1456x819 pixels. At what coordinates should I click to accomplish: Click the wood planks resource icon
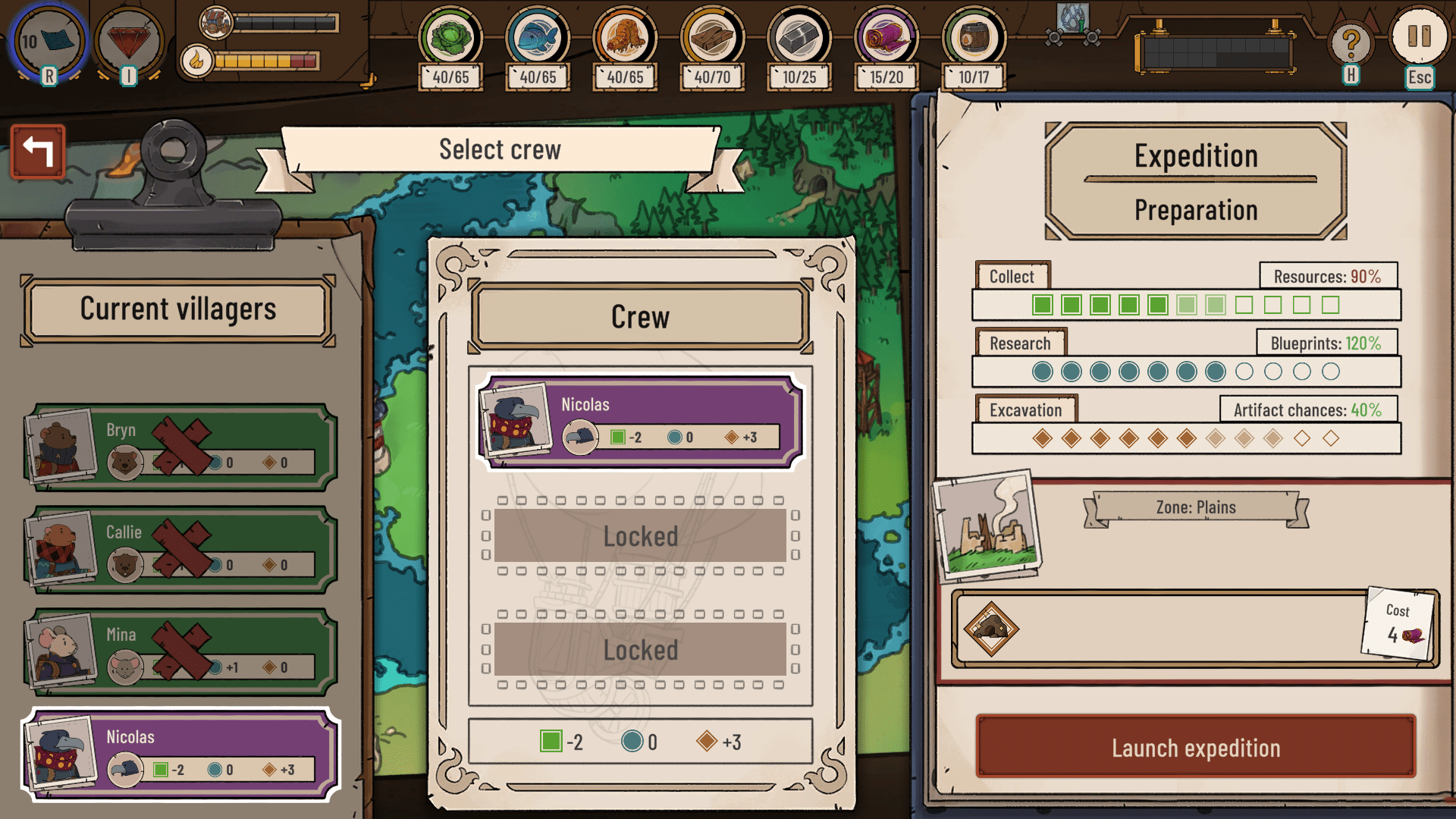(712, 36)
